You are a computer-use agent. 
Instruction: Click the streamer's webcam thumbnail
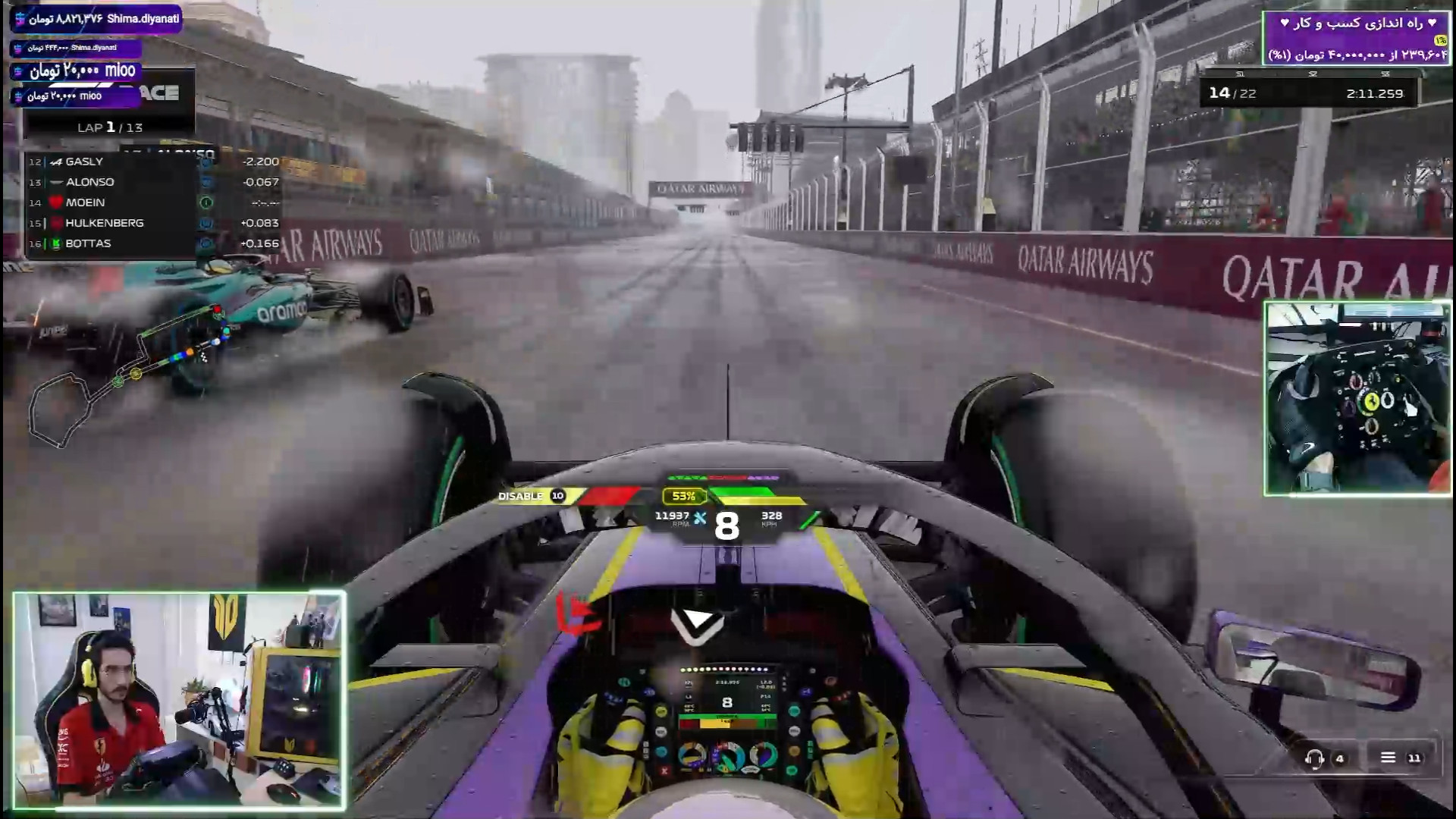180,701
